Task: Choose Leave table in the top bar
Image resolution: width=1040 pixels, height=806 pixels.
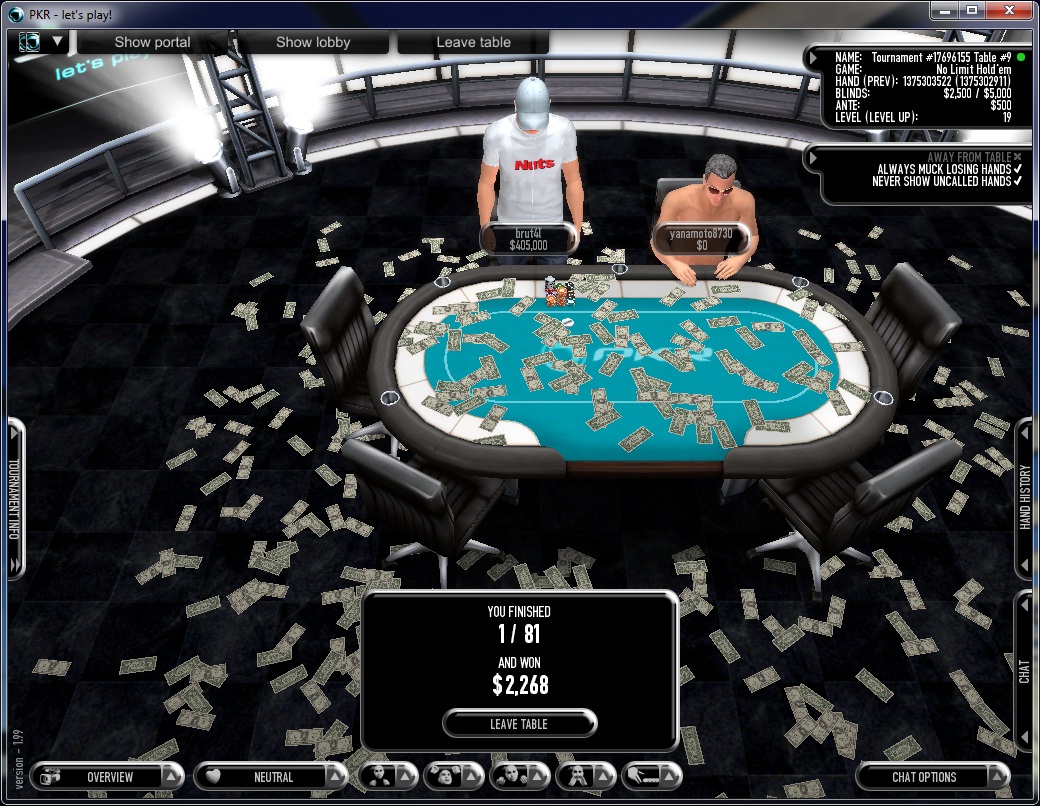Action: [x=473, y=42]
